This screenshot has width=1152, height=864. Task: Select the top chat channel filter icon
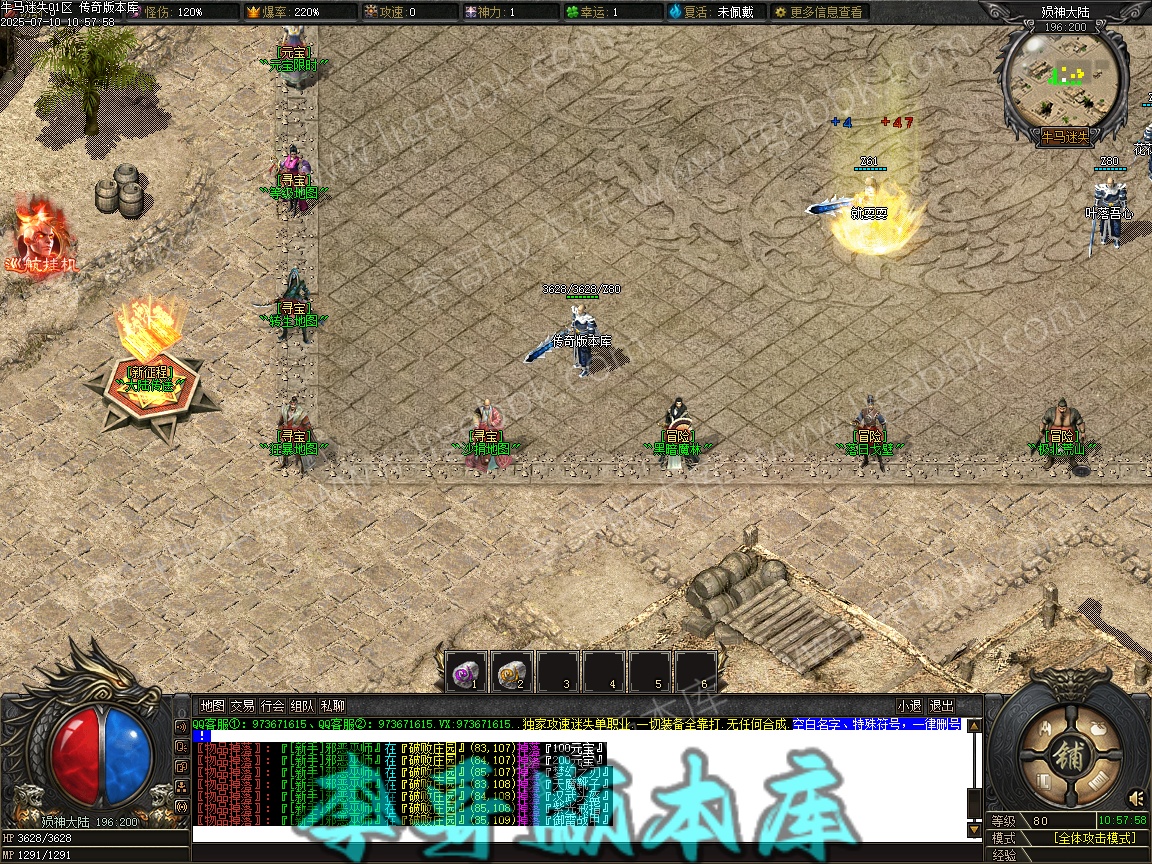coord(181,727)
